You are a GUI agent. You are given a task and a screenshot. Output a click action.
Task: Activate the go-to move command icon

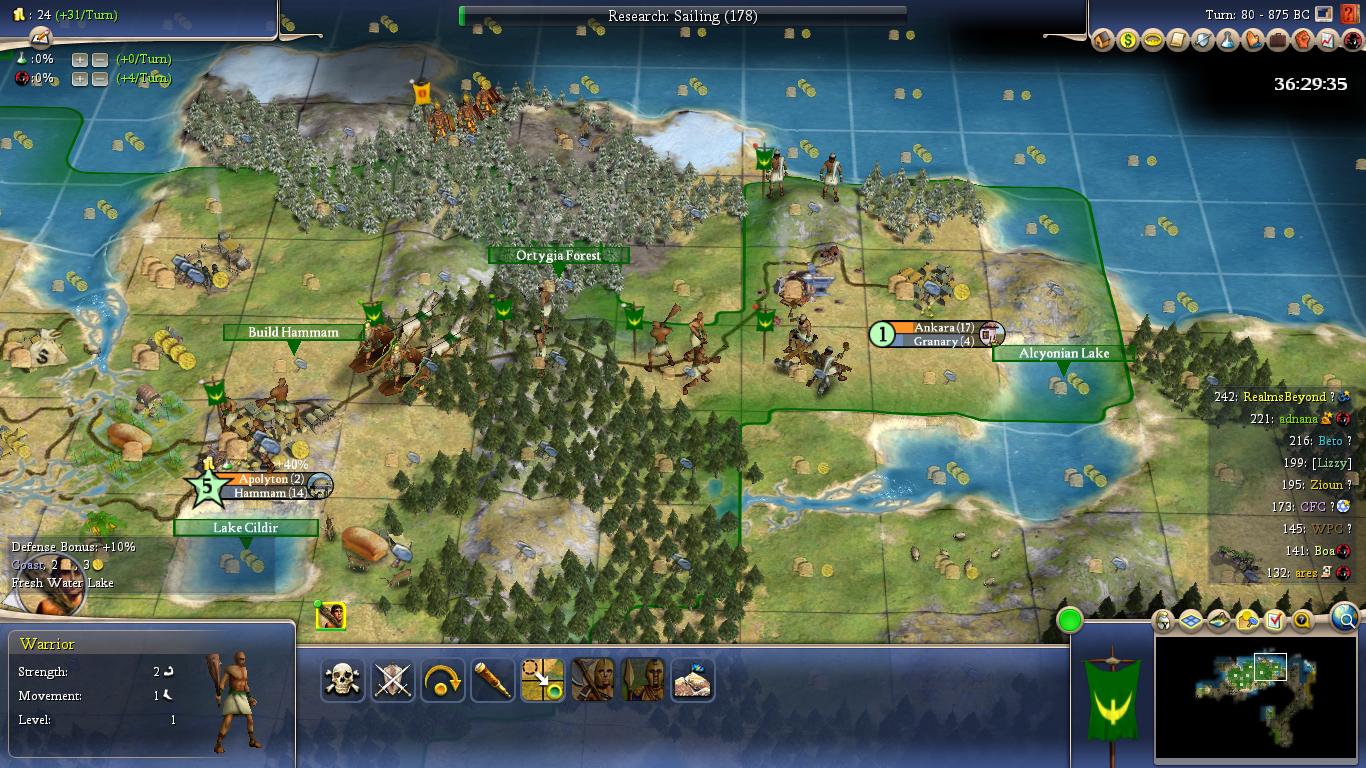click(543, 681)
